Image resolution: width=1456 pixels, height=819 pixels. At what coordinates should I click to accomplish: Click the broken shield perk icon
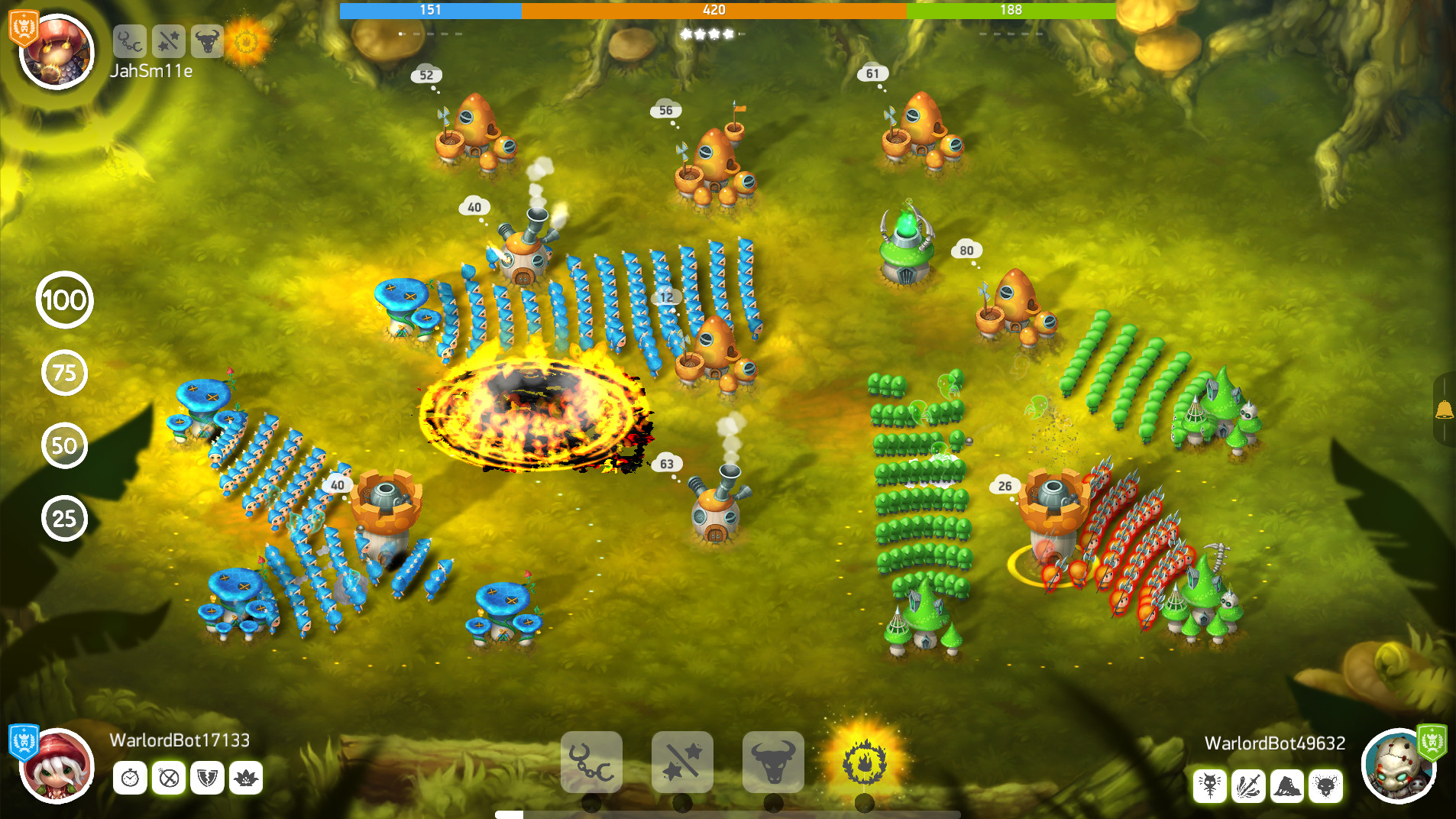coord(207,779)
